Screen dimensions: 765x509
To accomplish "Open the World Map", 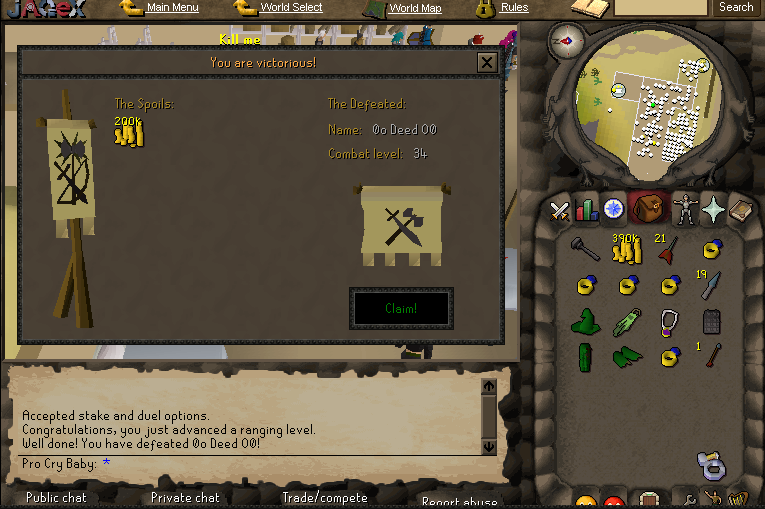I will point(415,8).
